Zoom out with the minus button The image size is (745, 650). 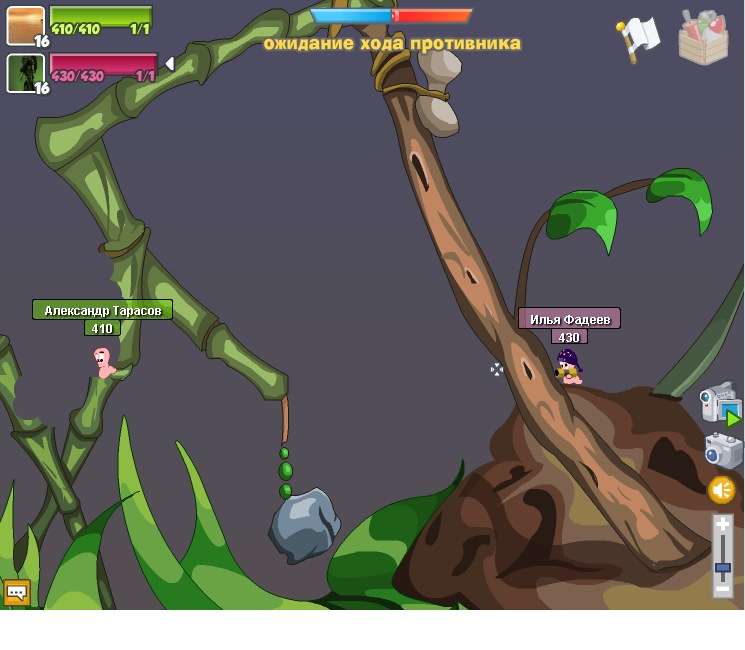click(x=723, y=589)
